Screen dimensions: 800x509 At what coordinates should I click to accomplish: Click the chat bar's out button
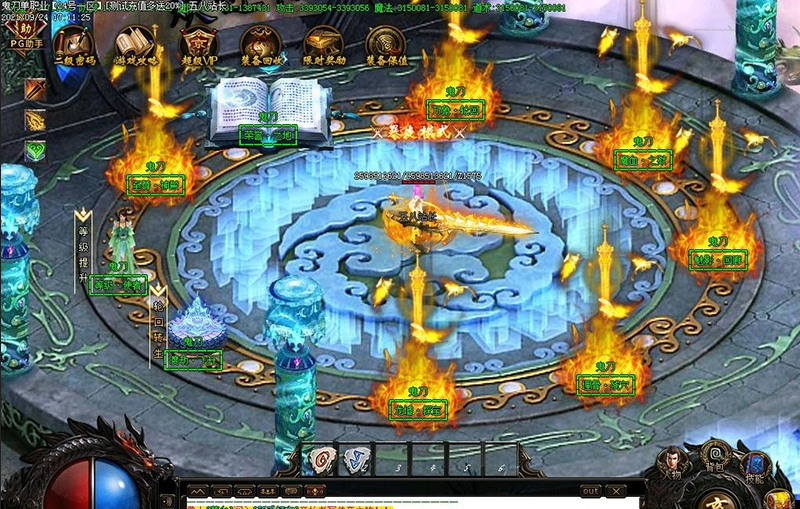click(x=591, y=491)
